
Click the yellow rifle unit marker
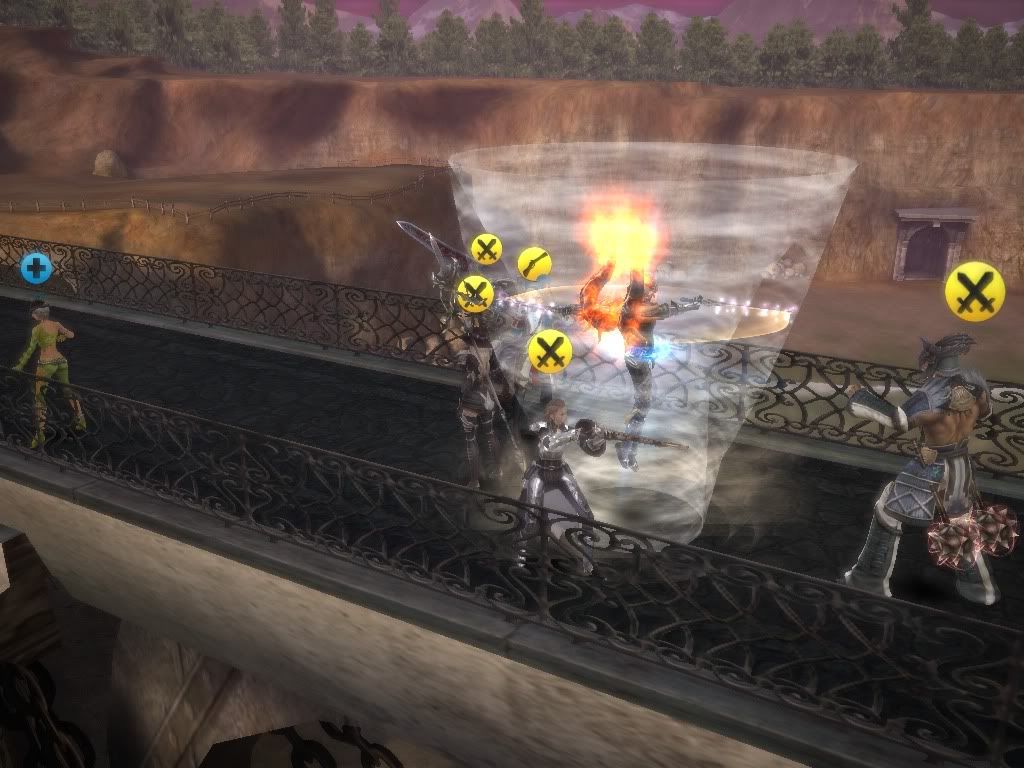point(535,264)
